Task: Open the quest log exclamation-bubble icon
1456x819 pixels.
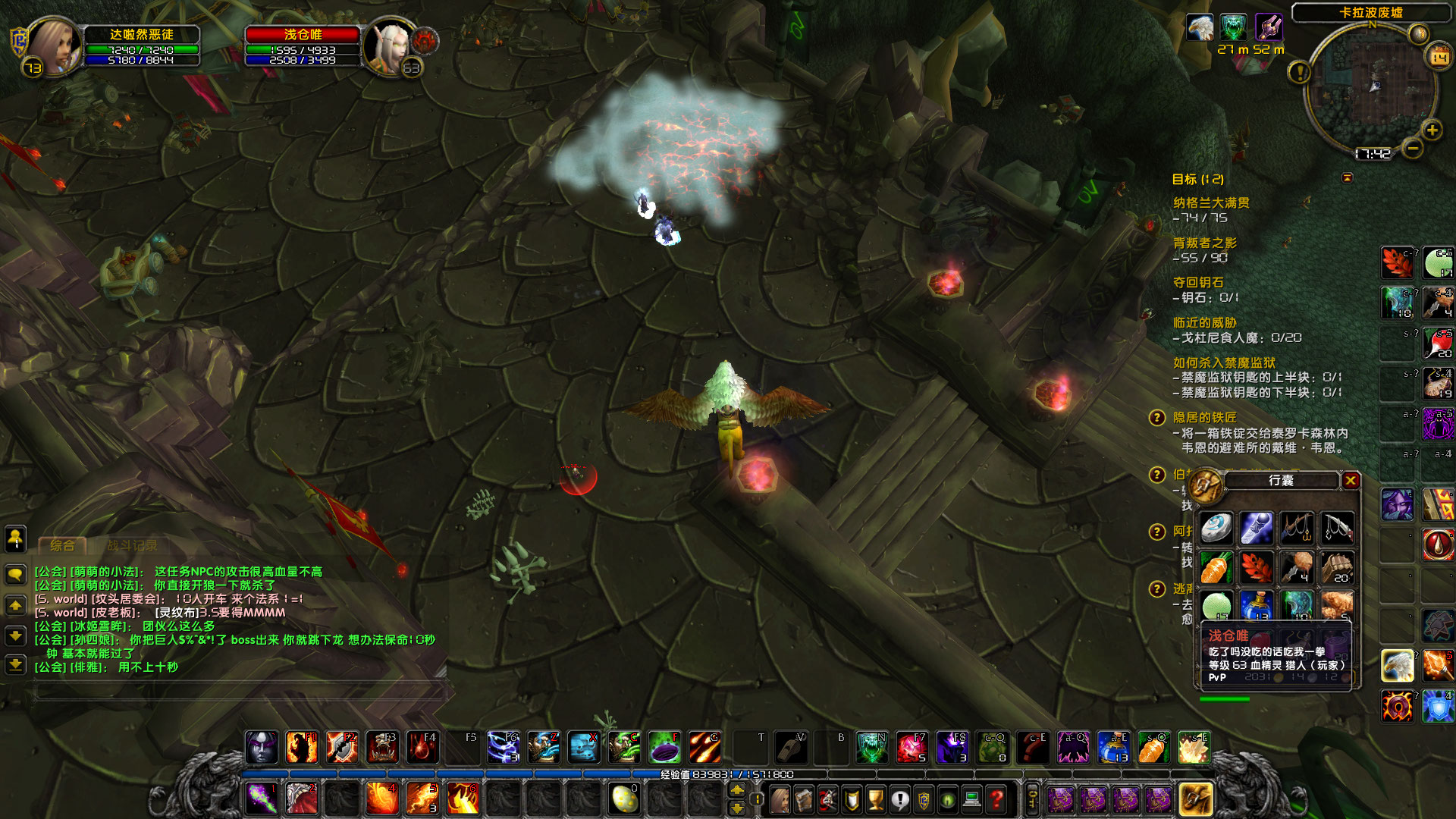Action: (x=900, y=799)
